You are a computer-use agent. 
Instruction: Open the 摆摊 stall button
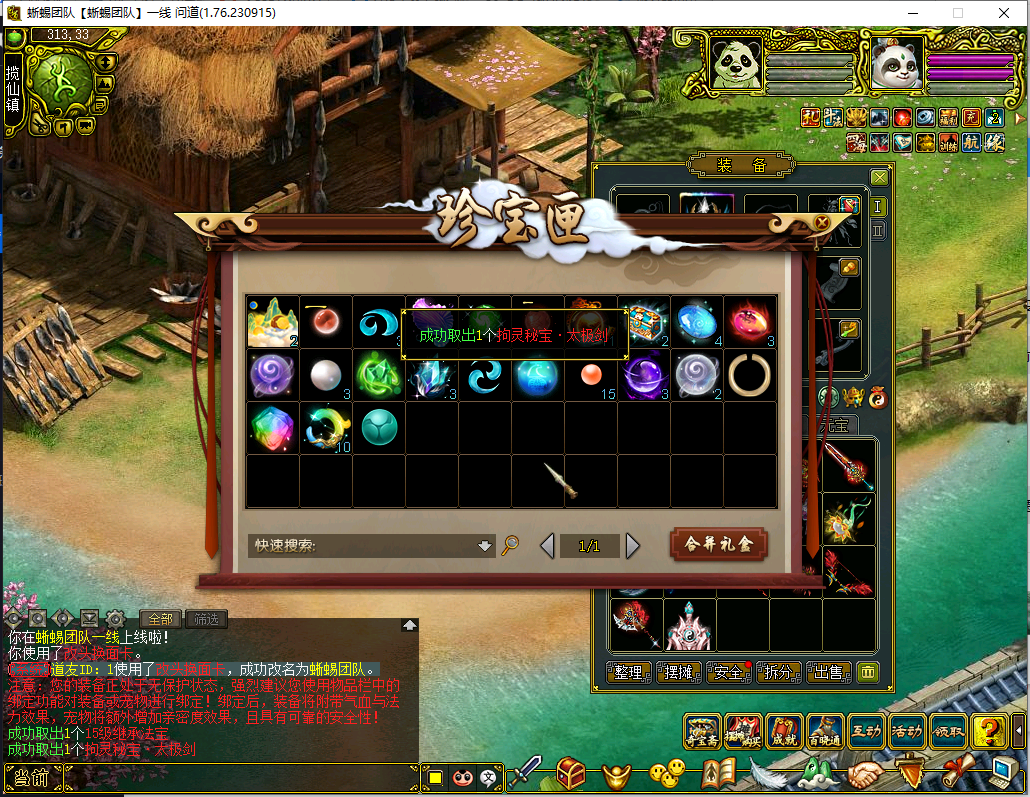click(678, 673)
